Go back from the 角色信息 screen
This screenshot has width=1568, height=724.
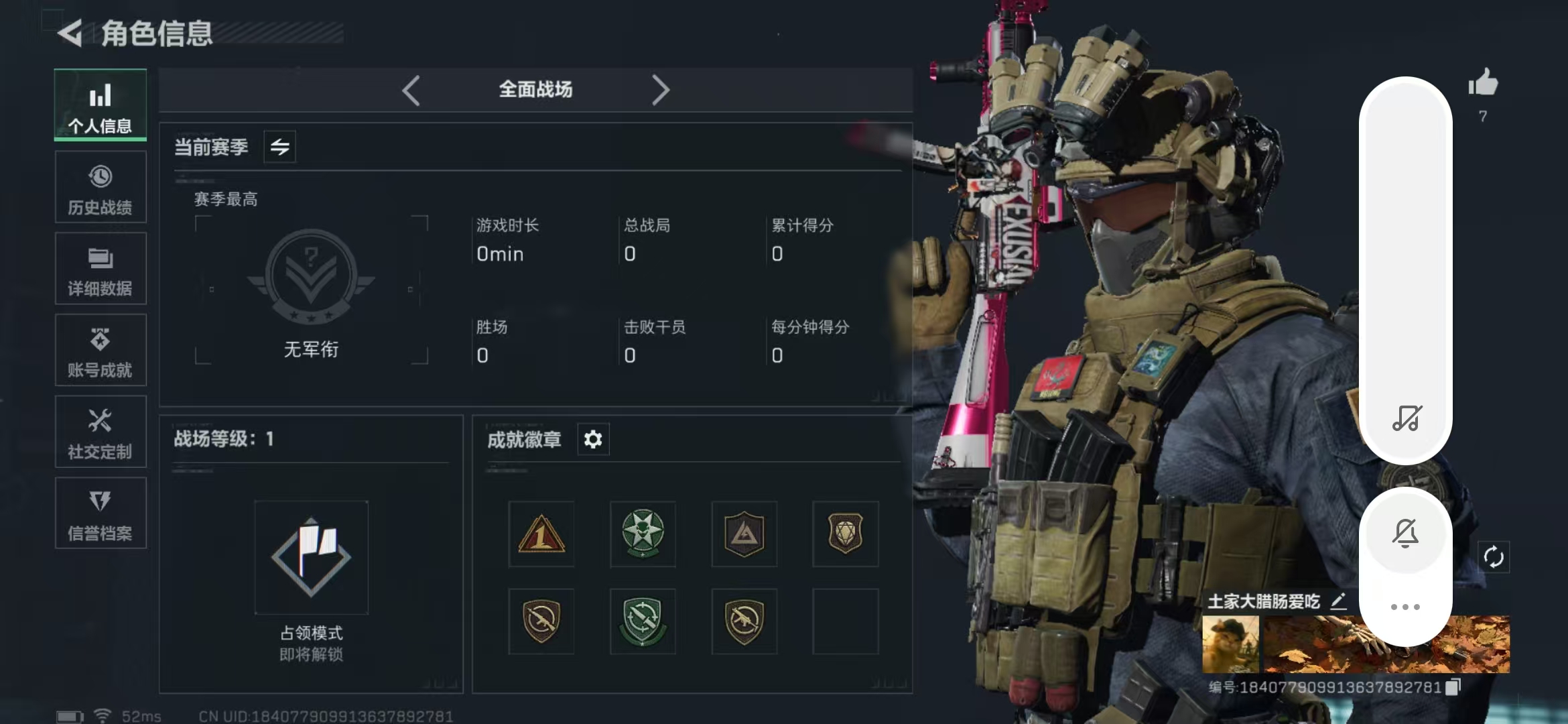point(70,33)
